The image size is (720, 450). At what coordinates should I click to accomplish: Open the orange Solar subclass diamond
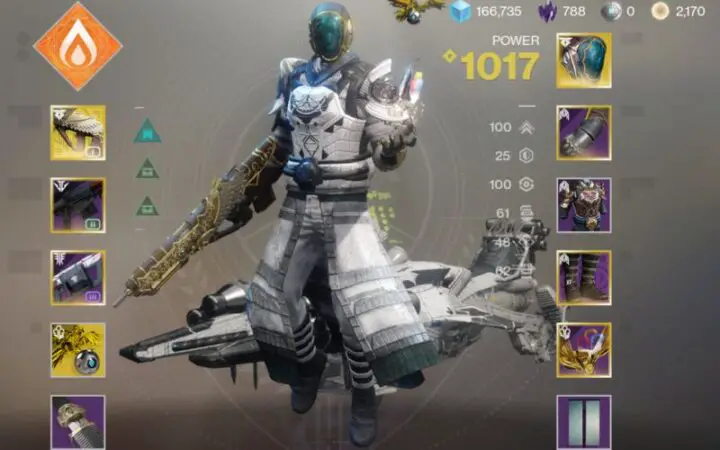78,46
